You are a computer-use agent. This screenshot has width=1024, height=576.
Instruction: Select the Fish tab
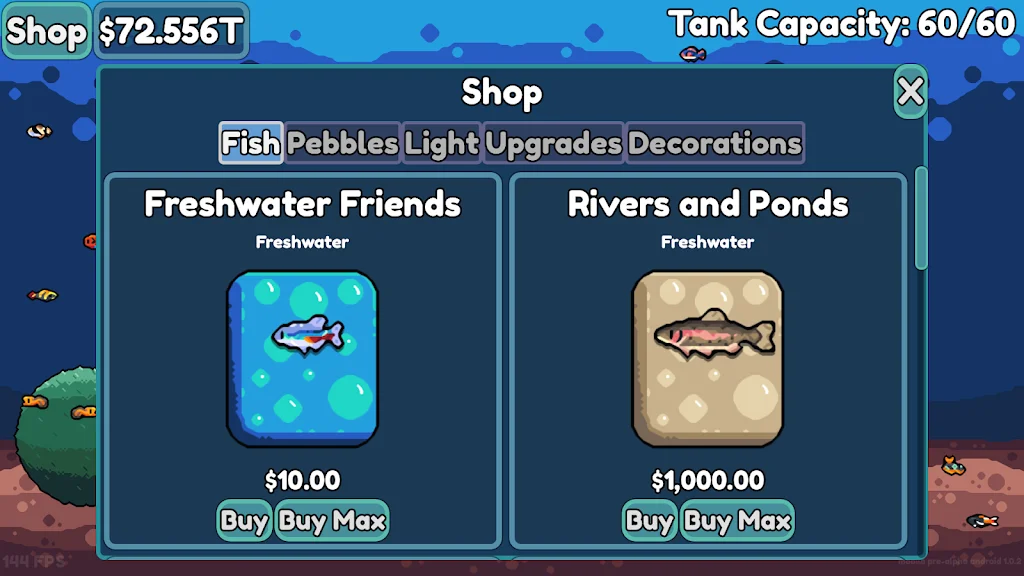250,143
